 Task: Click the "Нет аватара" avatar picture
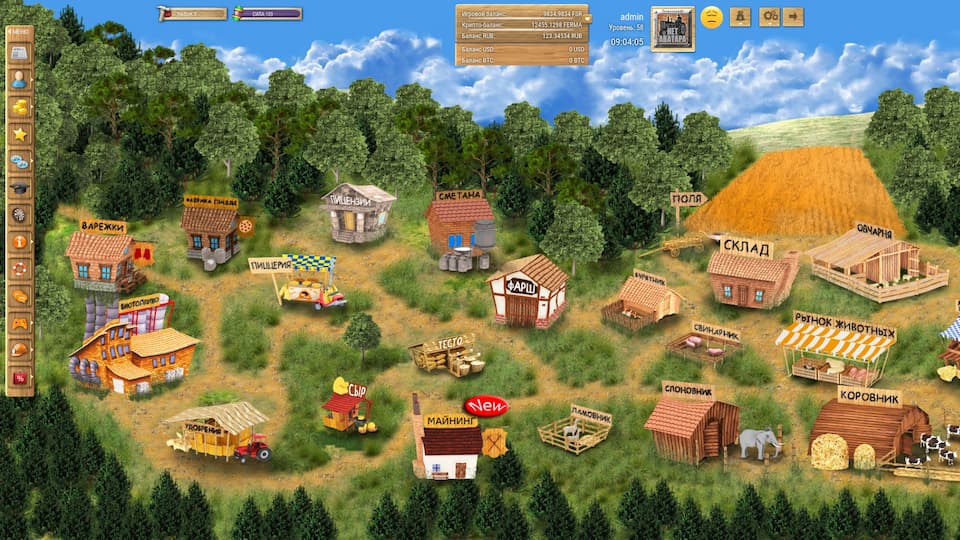tap(672, 28)
